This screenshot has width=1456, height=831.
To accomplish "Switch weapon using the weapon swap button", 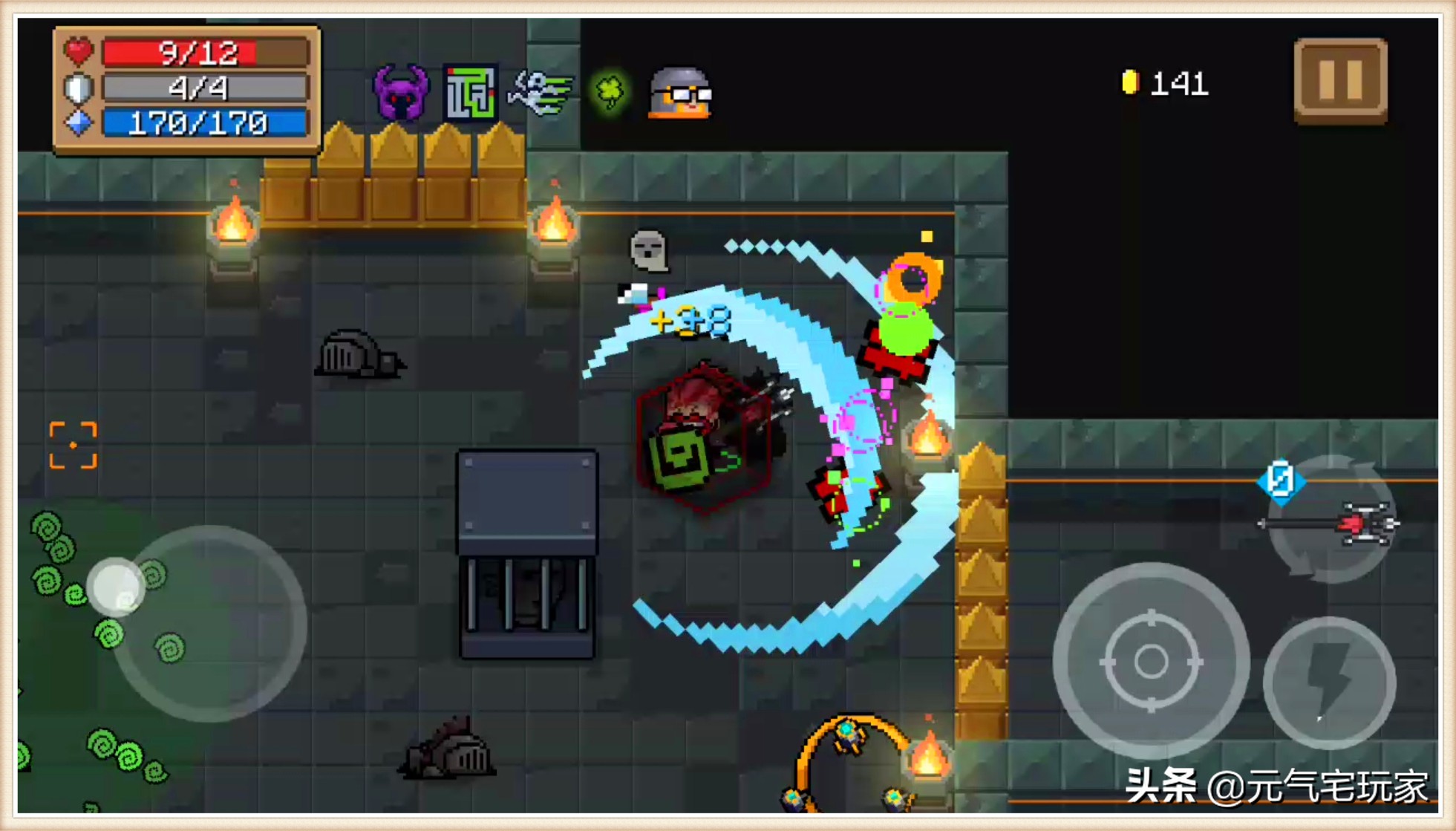I will pyautogui.click(x=1331, y=521).
